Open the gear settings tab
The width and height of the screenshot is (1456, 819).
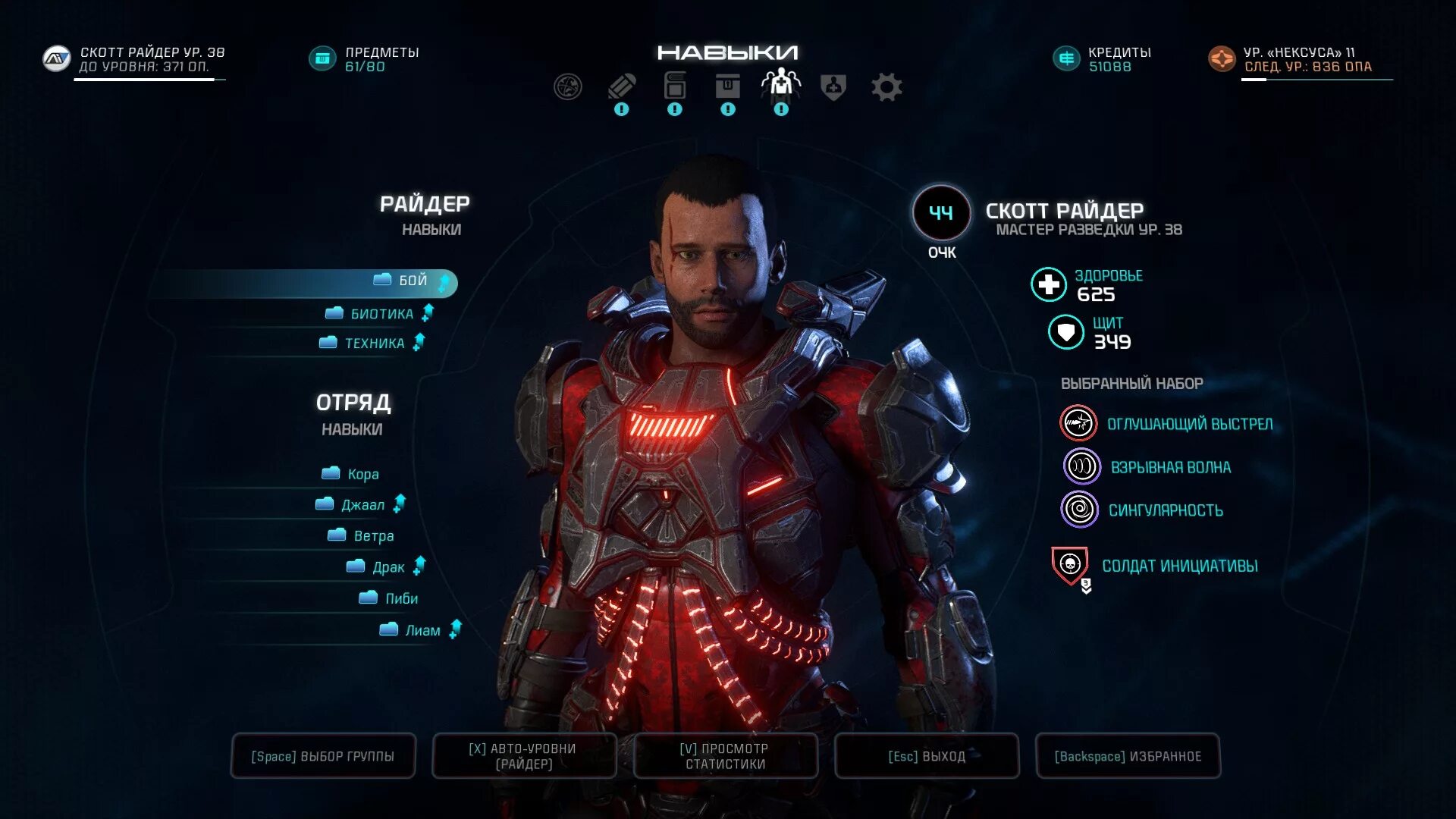tap(886, 88)
